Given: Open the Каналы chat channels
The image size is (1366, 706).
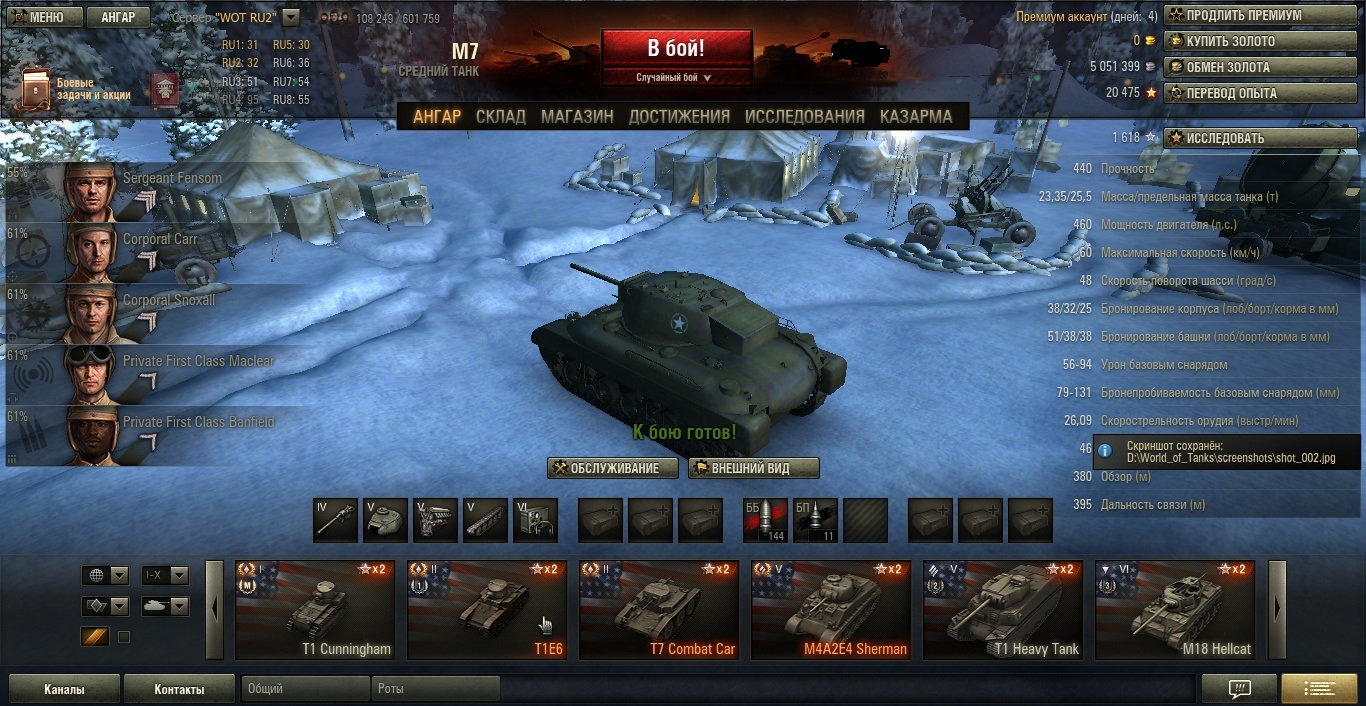Looking at the screenshot, I should point(64,689).
